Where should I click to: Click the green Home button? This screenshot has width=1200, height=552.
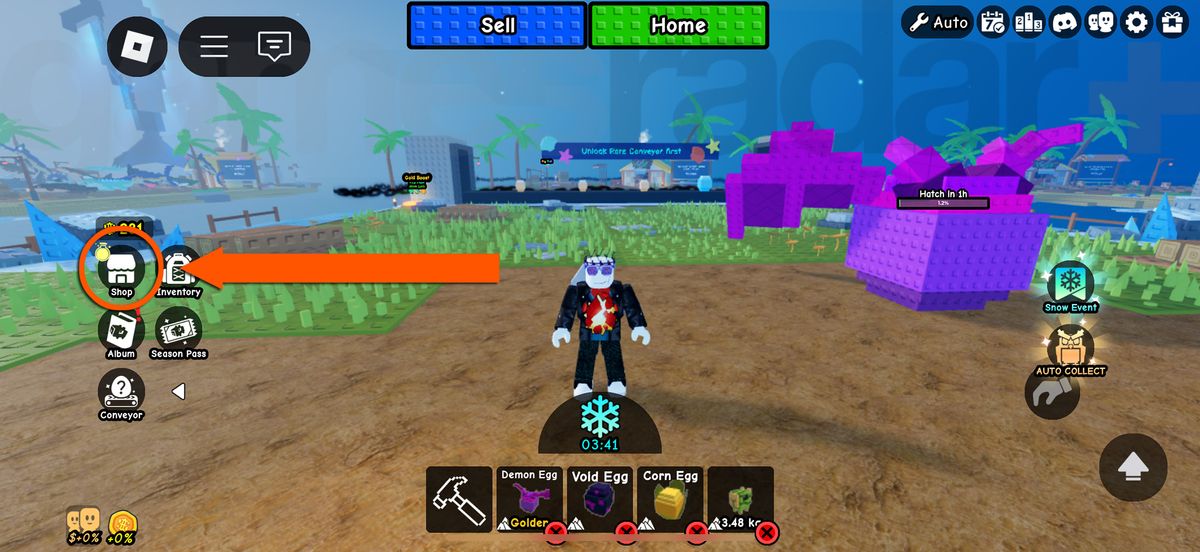[x=678, y=26]
